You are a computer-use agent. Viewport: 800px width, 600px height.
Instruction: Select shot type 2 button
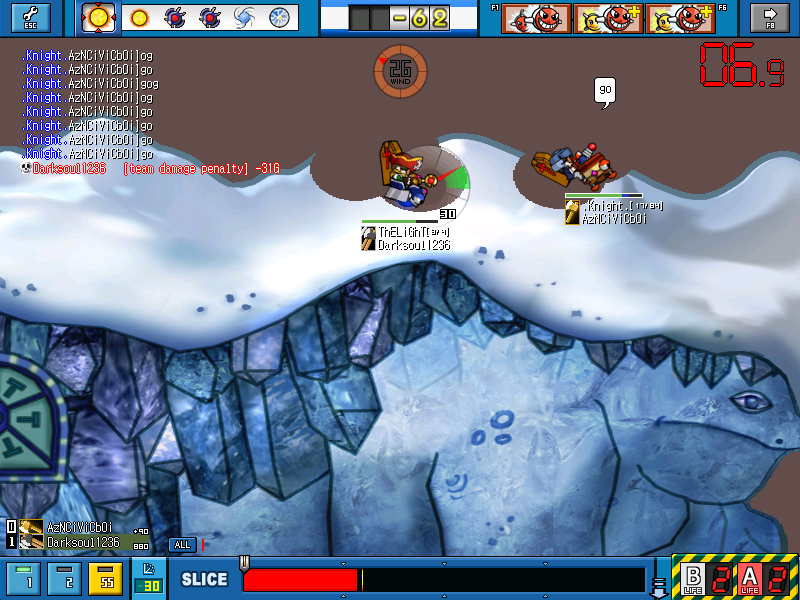pos(66,578)
